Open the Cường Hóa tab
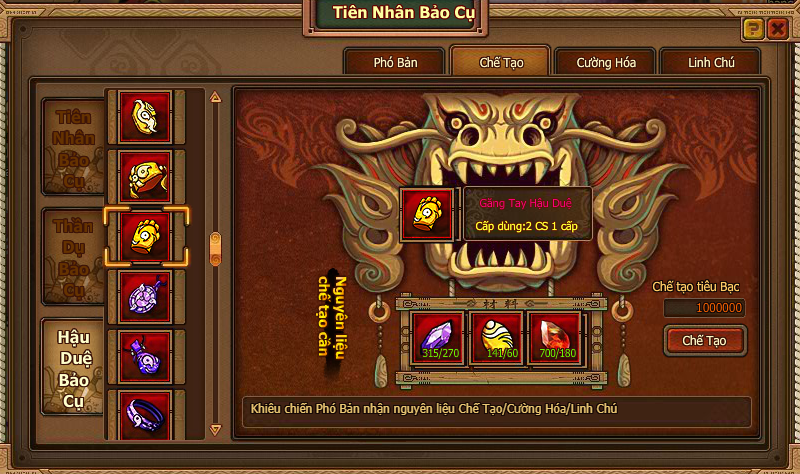This screenshot has height=474, width=800. pyautogui.click(x=605, y=62)
